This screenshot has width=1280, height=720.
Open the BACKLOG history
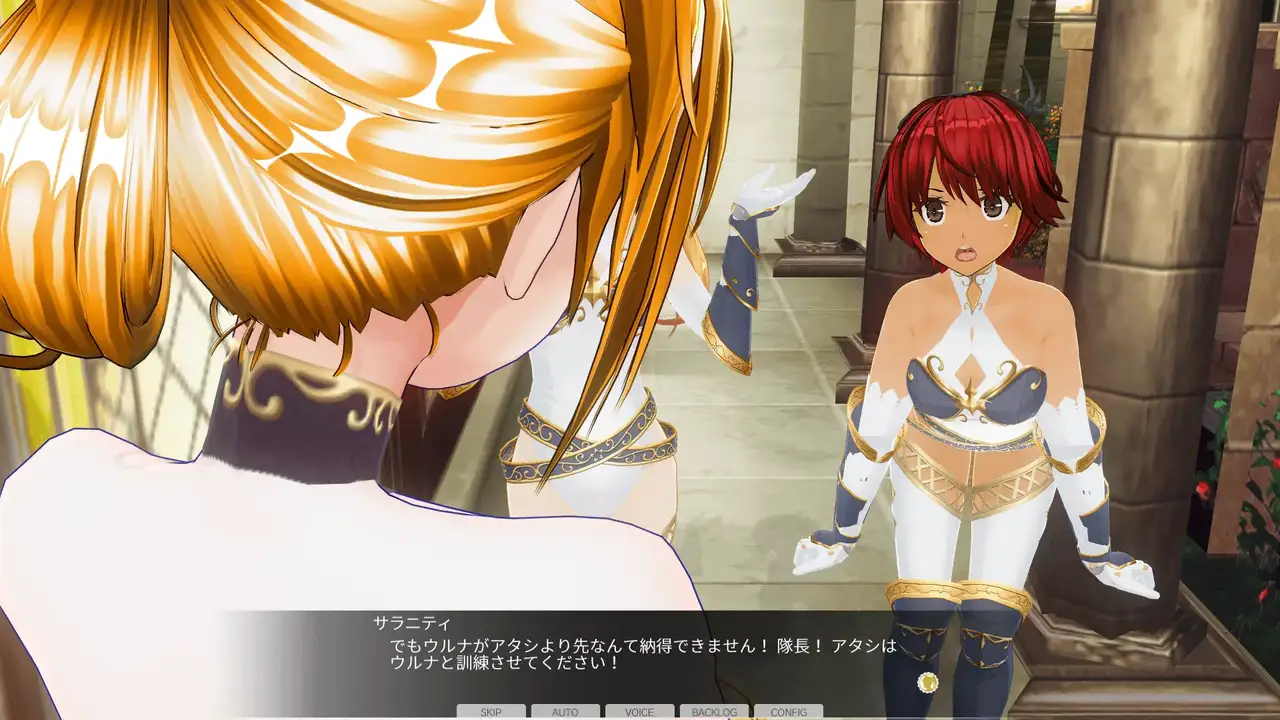[x=714, y=712]
